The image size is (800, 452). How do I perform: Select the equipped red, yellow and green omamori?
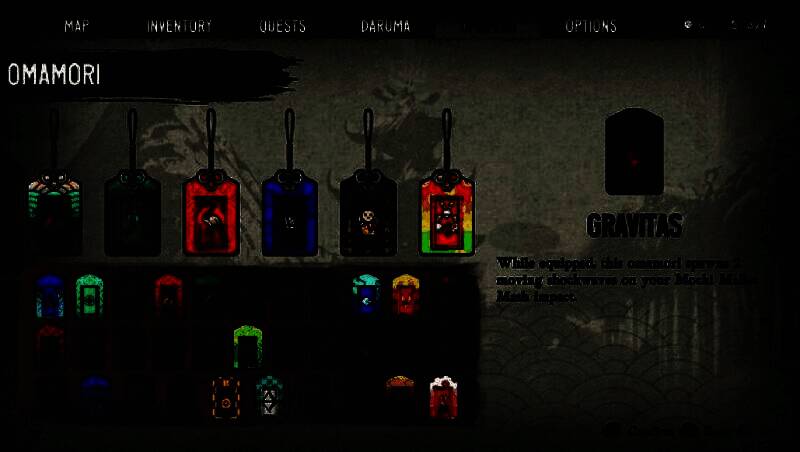tap(446, 215)
